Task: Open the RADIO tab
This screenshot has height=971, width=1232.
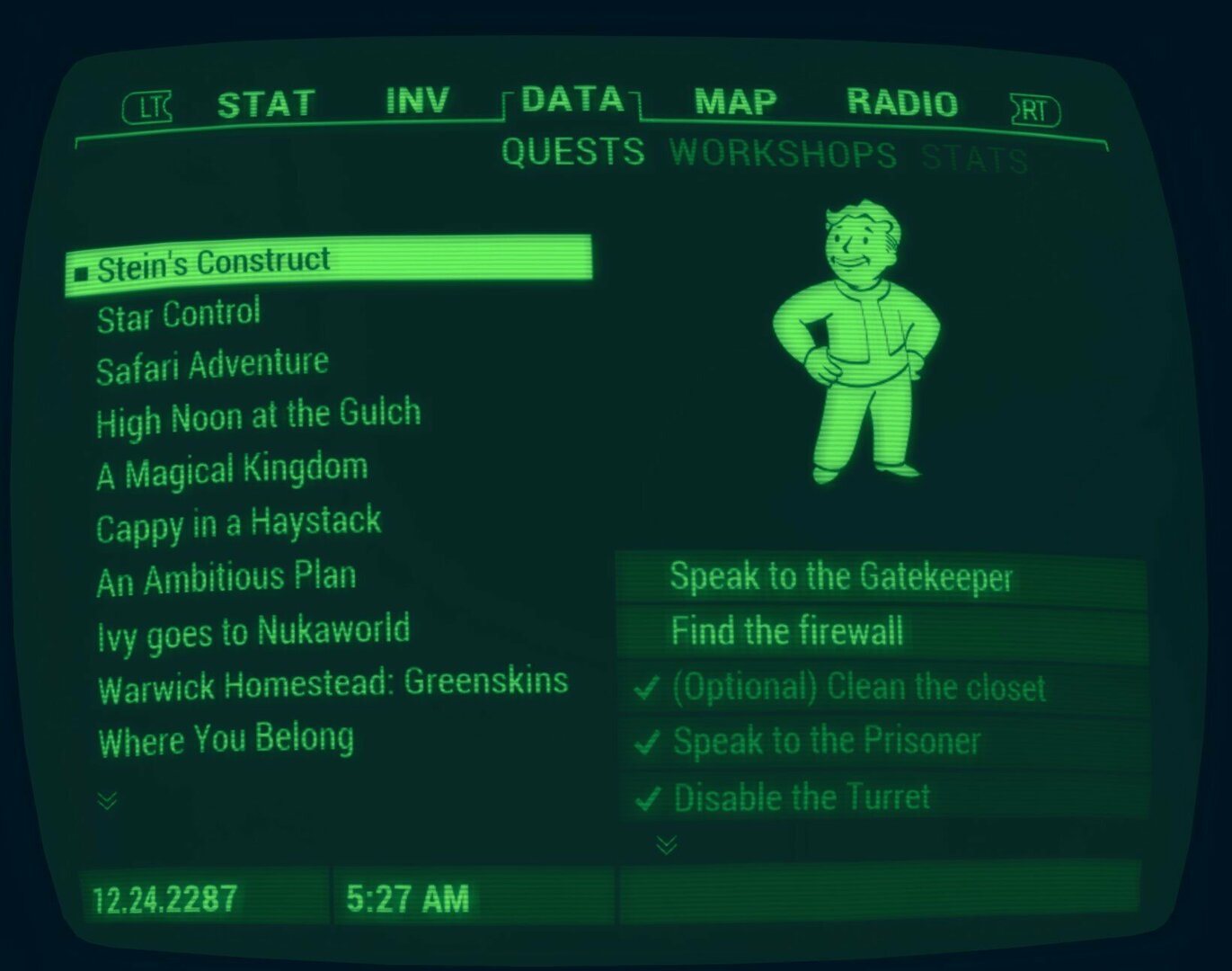Action: [902, 103]
